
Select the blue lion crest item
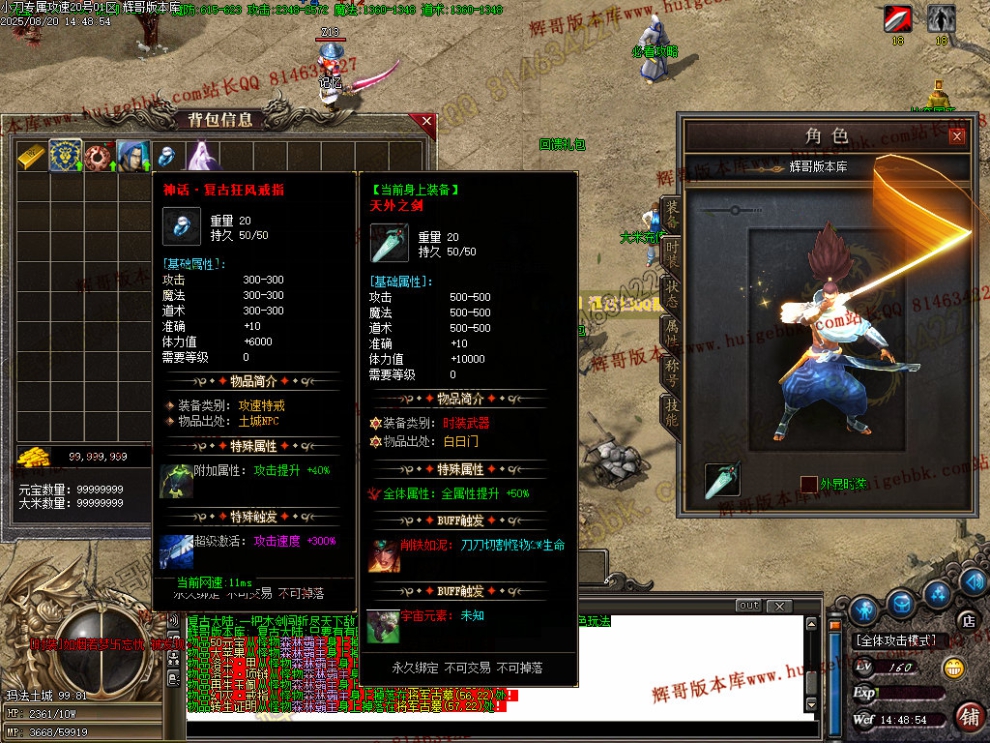coord(66,156)
